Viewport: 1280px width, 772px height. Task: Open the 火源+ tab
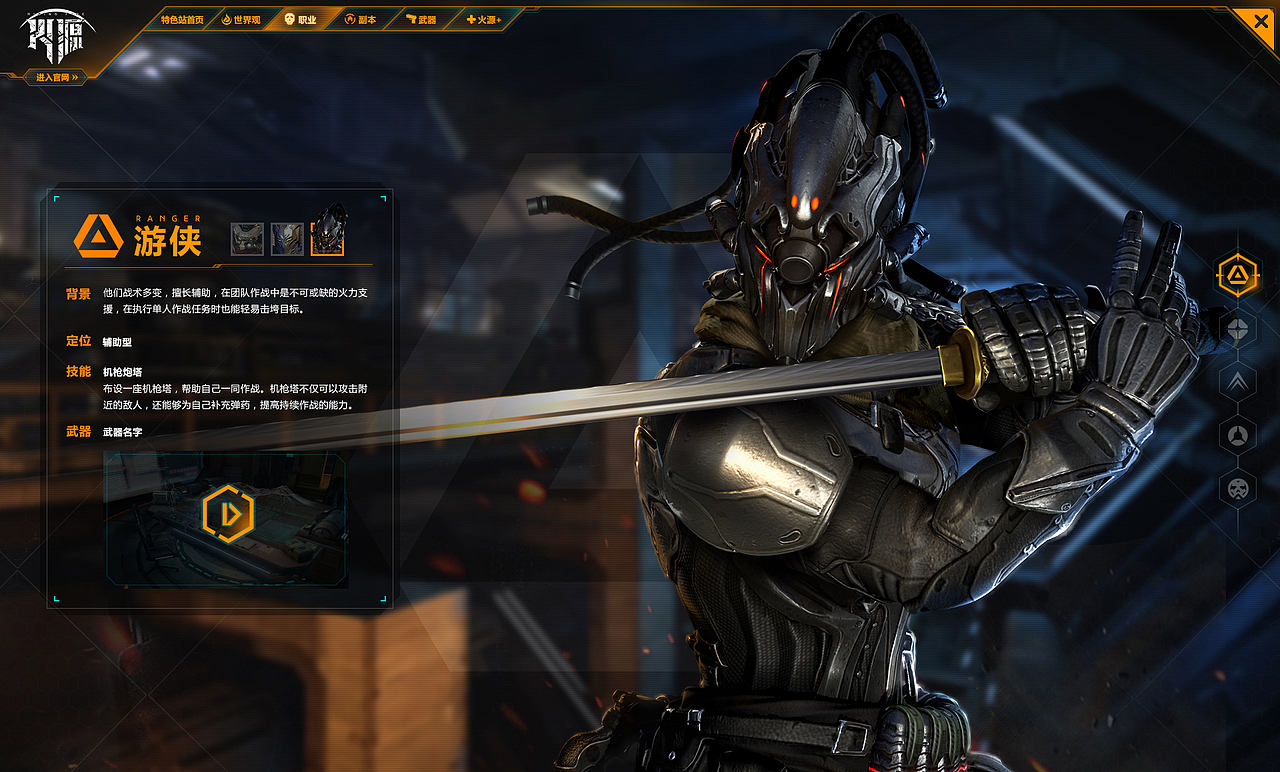484,20
